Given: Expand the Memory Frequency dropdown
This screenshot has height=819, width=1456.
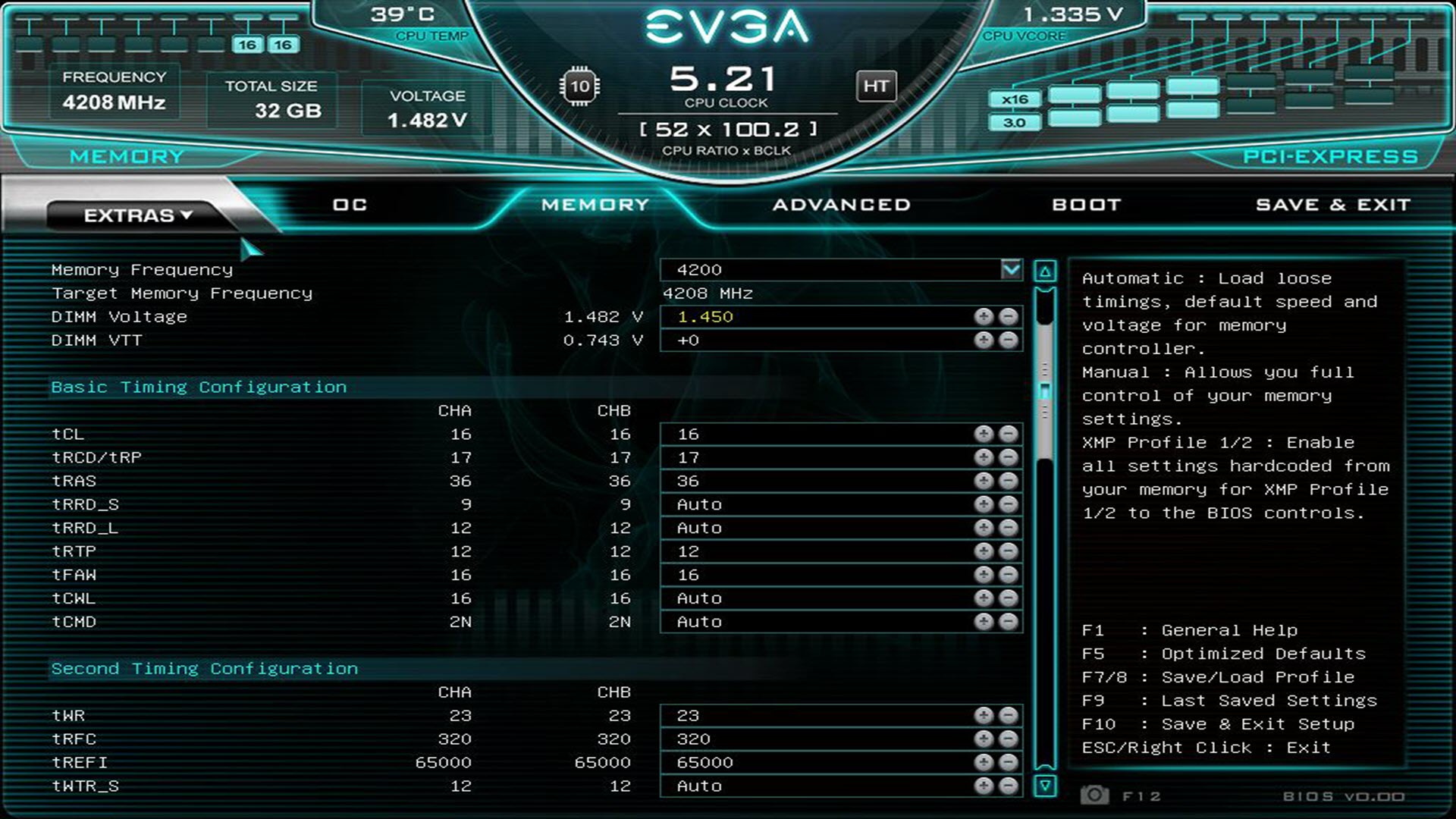Looking at the screenshot, I should pos(1011,269).
